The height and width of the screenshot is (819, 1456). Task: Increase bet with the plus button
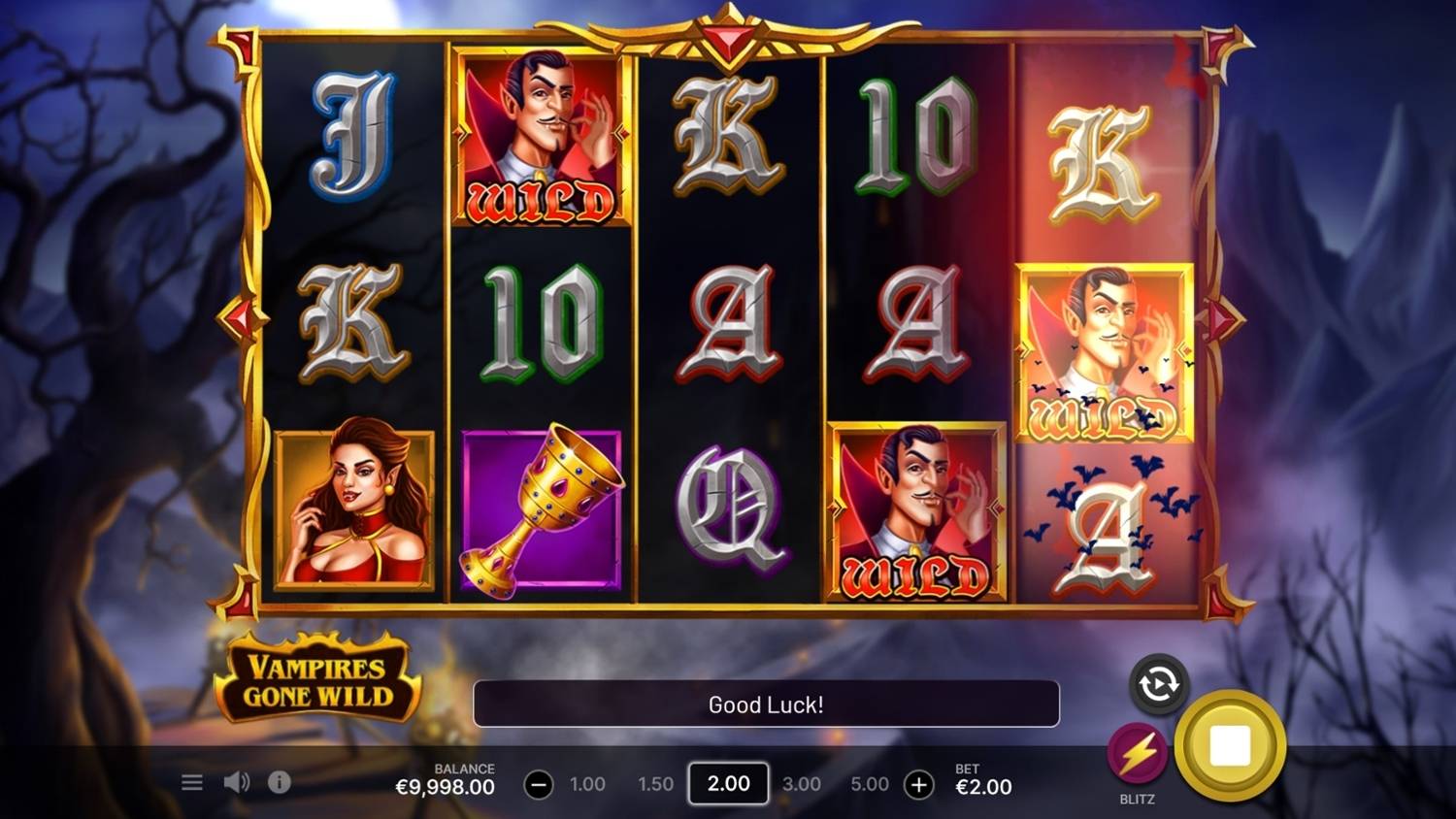[x=918, y=784]
